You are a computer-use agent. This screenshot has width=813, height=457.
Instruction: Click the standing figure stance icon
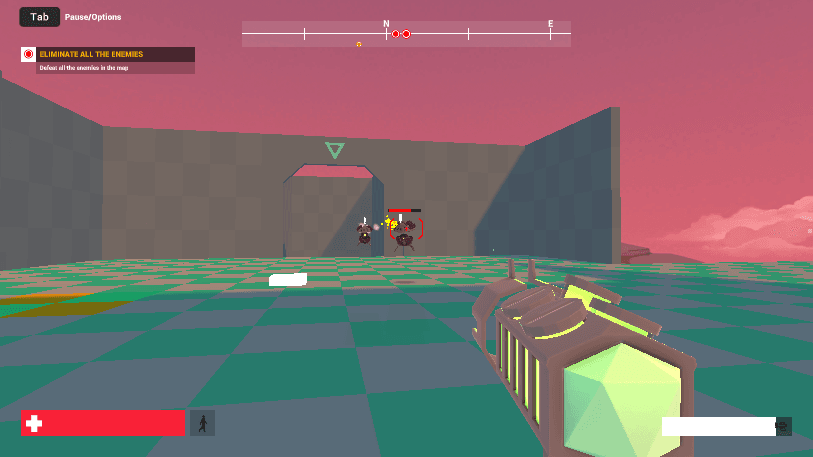202,423
